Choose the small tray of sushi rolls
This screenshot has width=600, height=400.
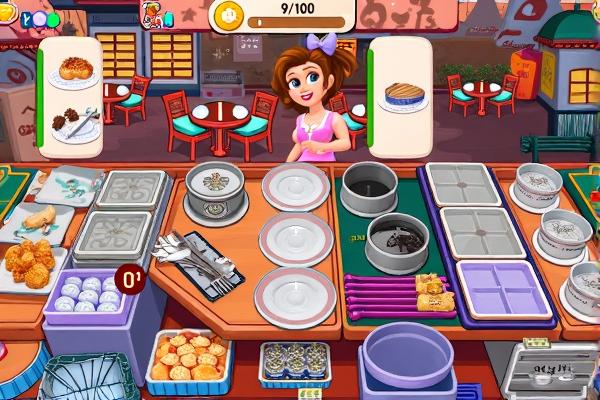[294, 362]
